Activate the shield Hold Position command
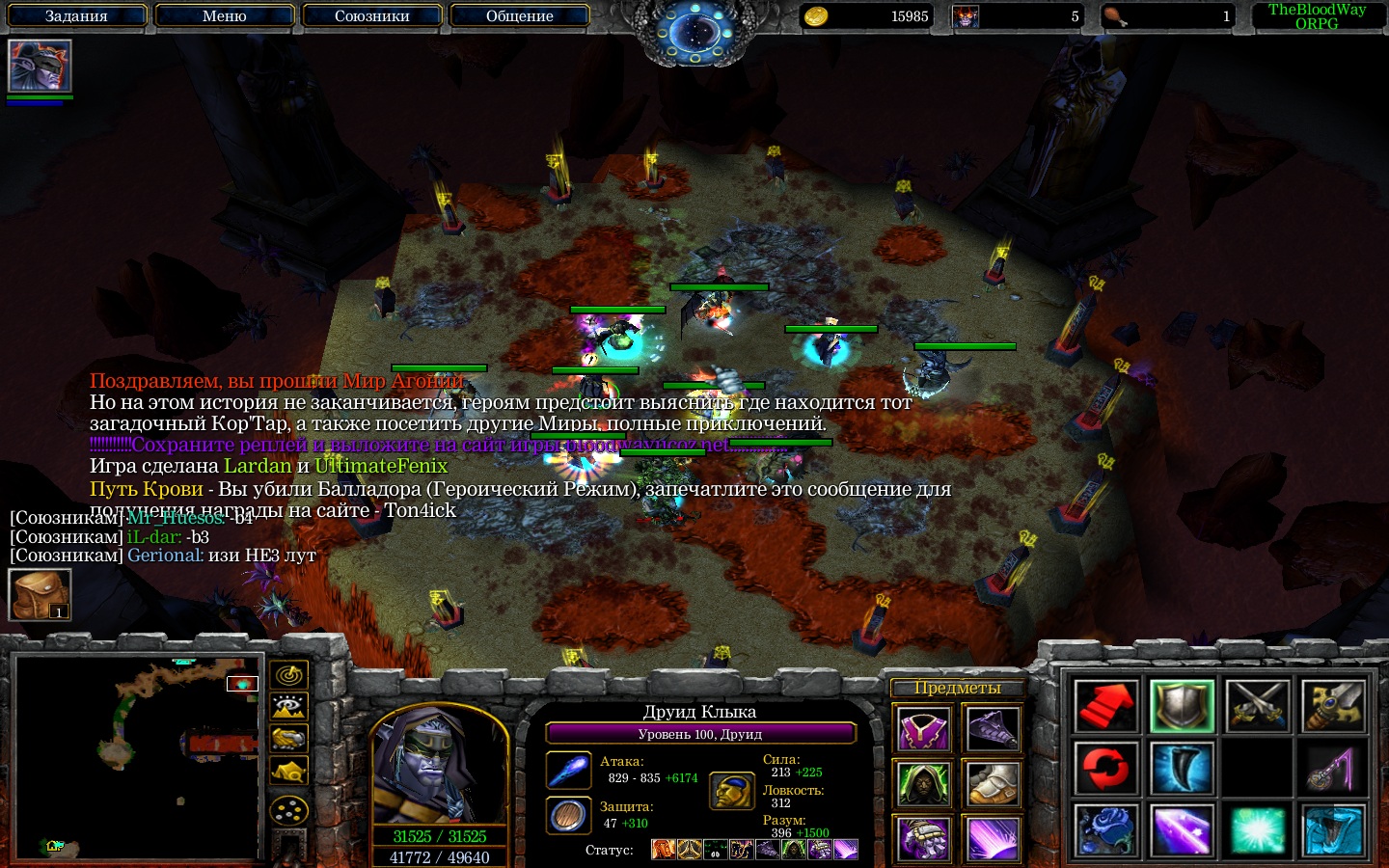The image size is (1389, 868). coord(1182,706)
